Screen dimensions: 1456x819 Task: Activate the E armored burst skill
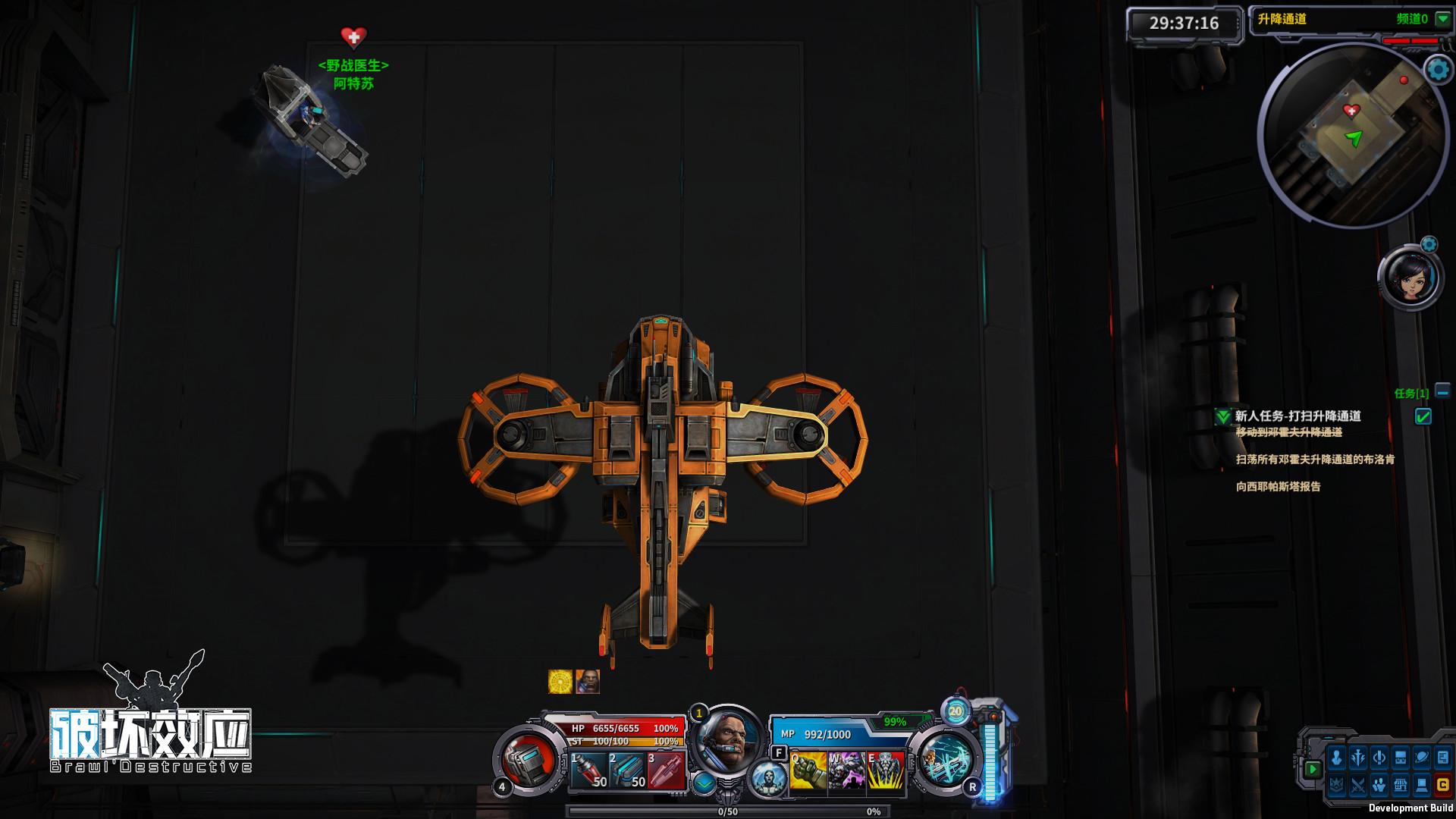point(885,770)
